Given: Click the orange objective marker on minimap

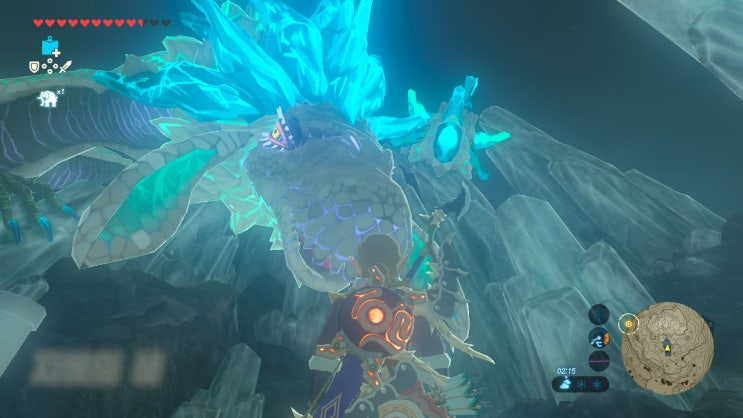Looking at the screenshot, I should (628, 323).
